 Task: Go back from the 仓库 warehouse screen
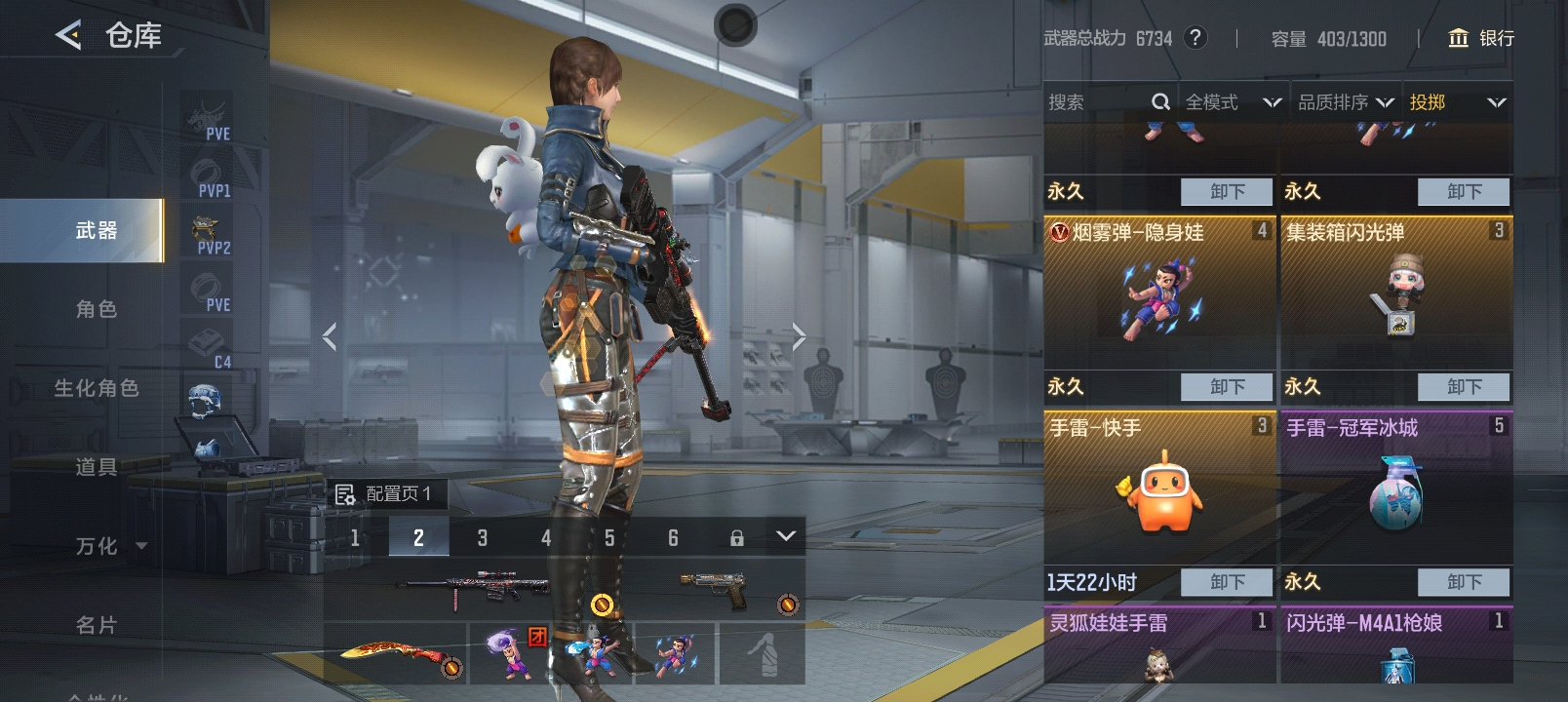point(68,36)
